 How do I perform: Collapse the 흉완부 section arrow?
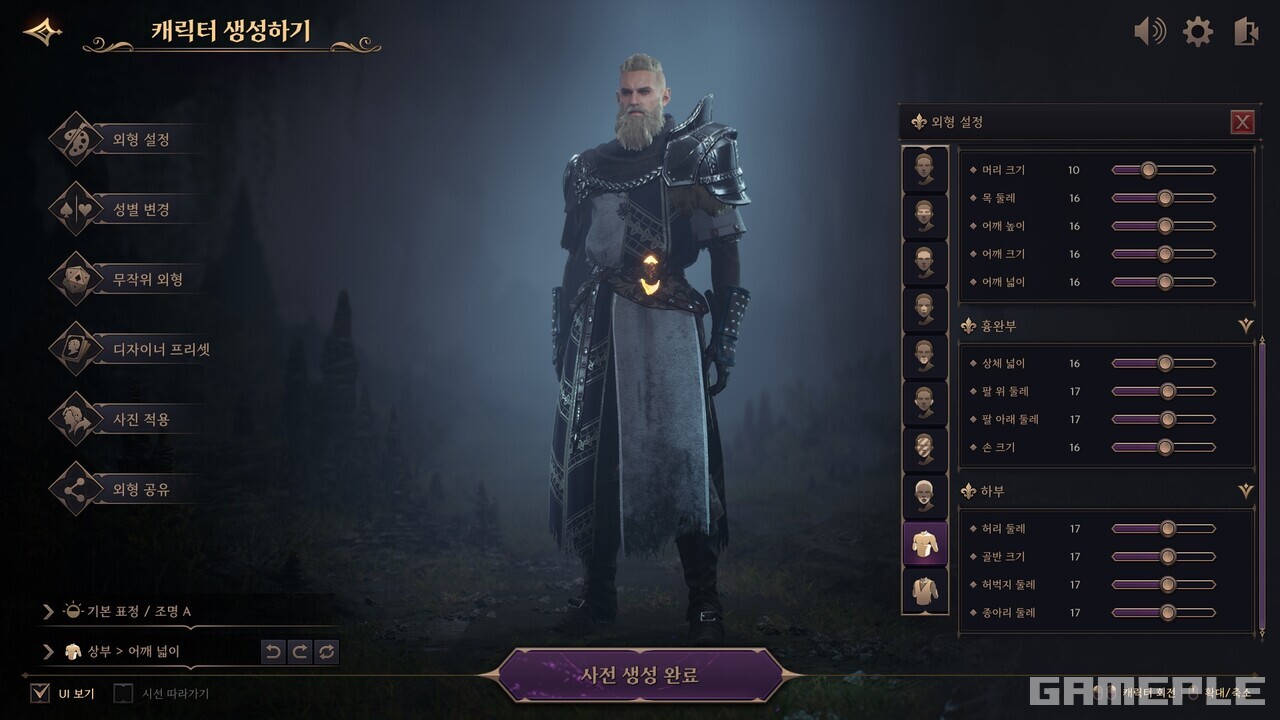[x=1245, y=326]
